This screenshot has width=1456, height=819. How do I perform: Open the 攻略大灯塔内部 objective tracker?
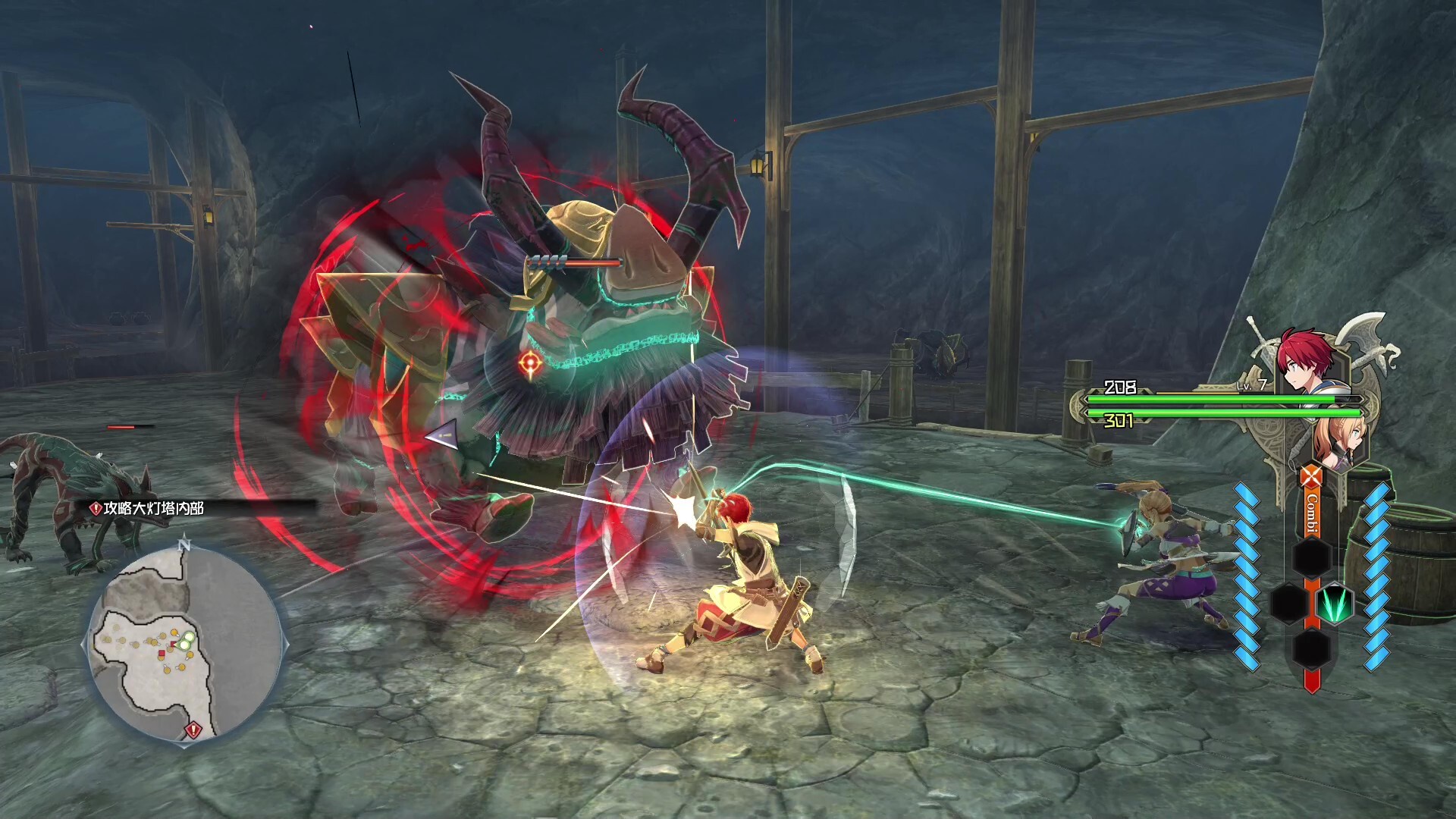tap(148, 508)
